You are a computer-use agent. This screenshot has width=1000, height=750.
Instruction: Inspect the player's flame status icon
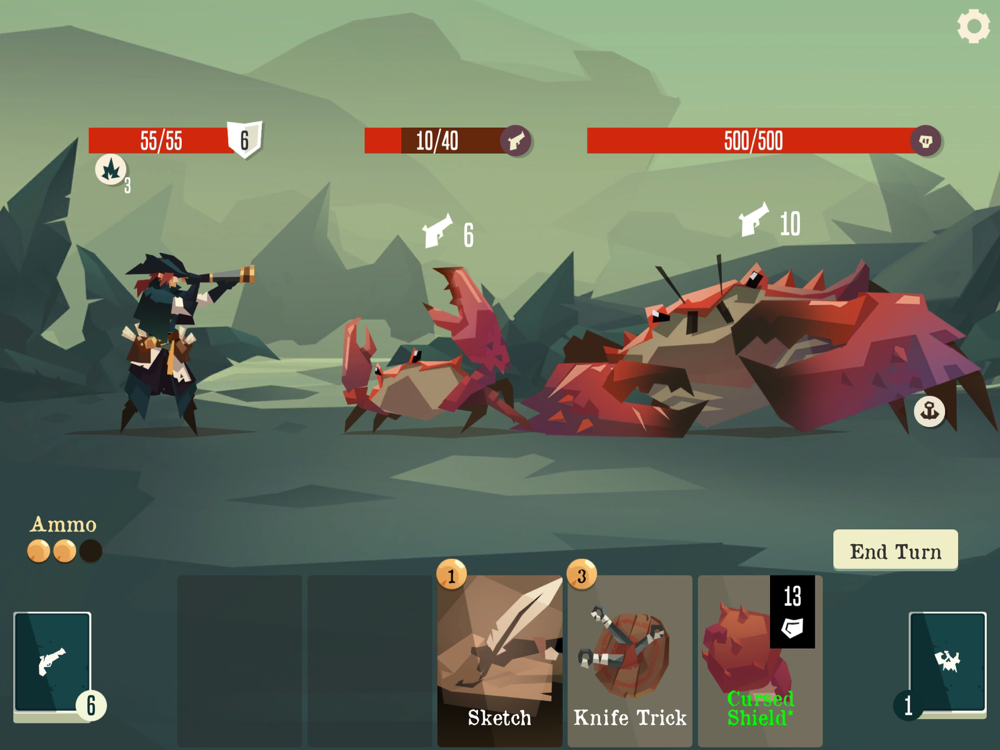tap(111, 169)
